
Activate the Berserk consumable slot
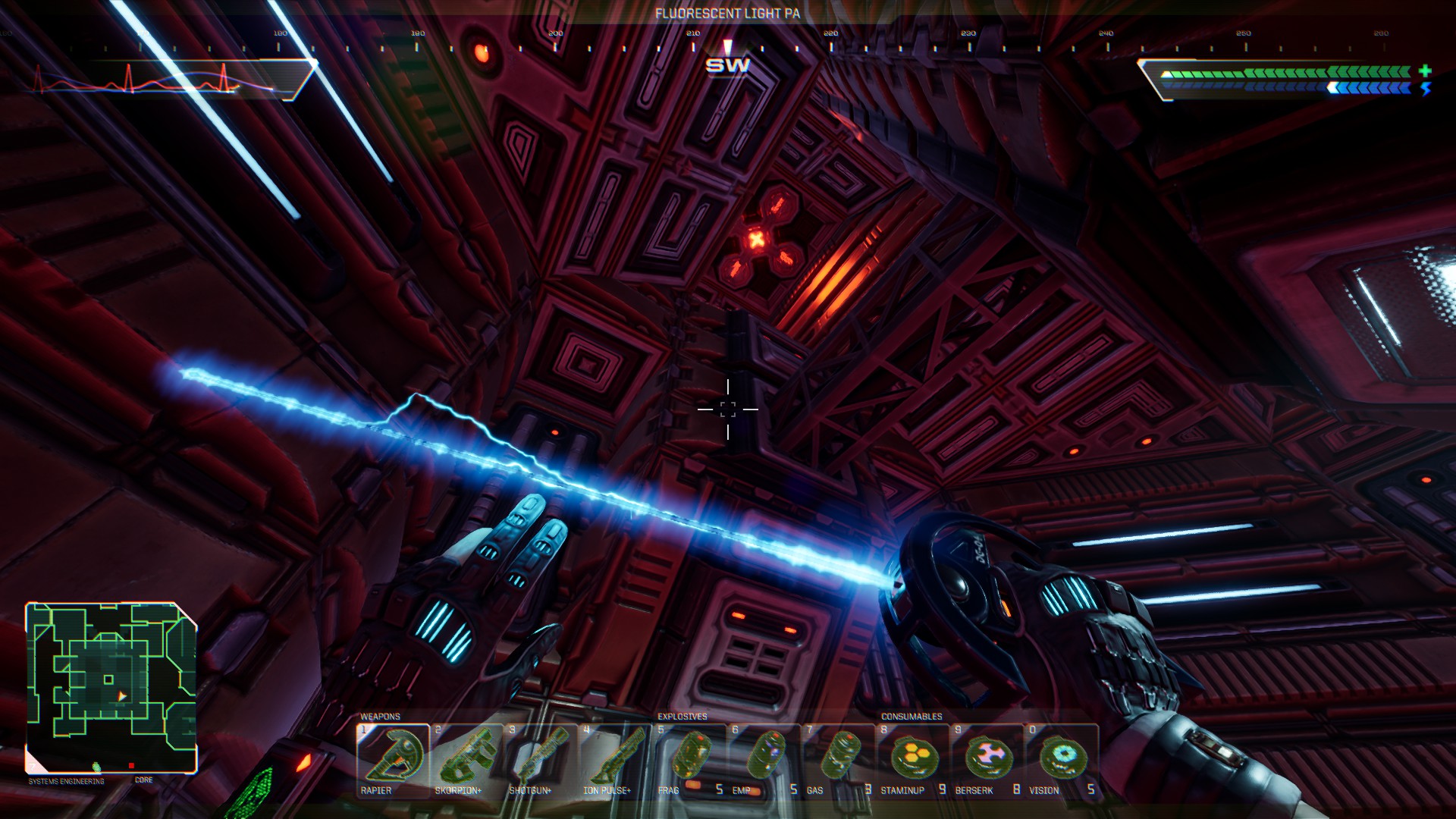987,759
